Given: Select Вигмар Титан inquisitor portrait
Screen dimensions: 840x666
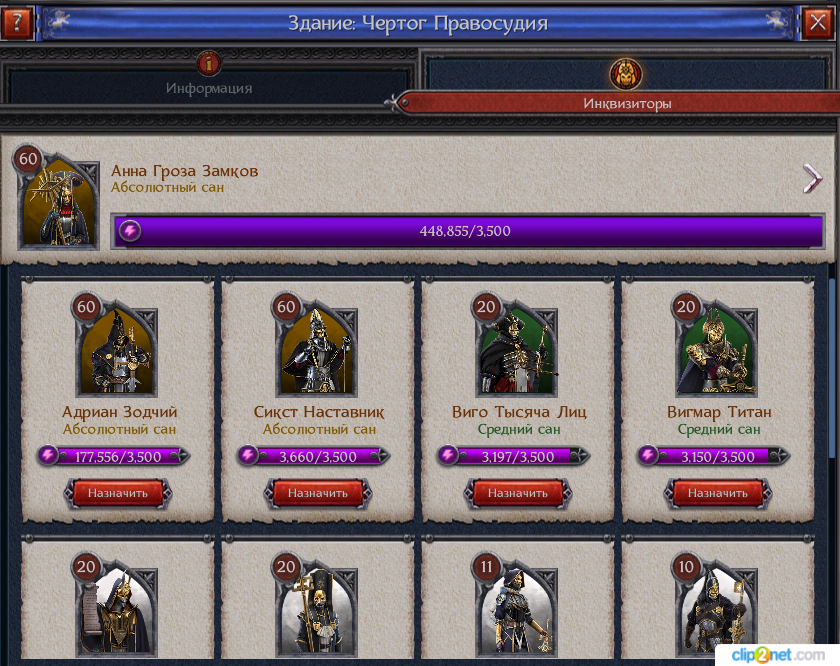Looking at the screenshot, I should click(x=718, y=351).
